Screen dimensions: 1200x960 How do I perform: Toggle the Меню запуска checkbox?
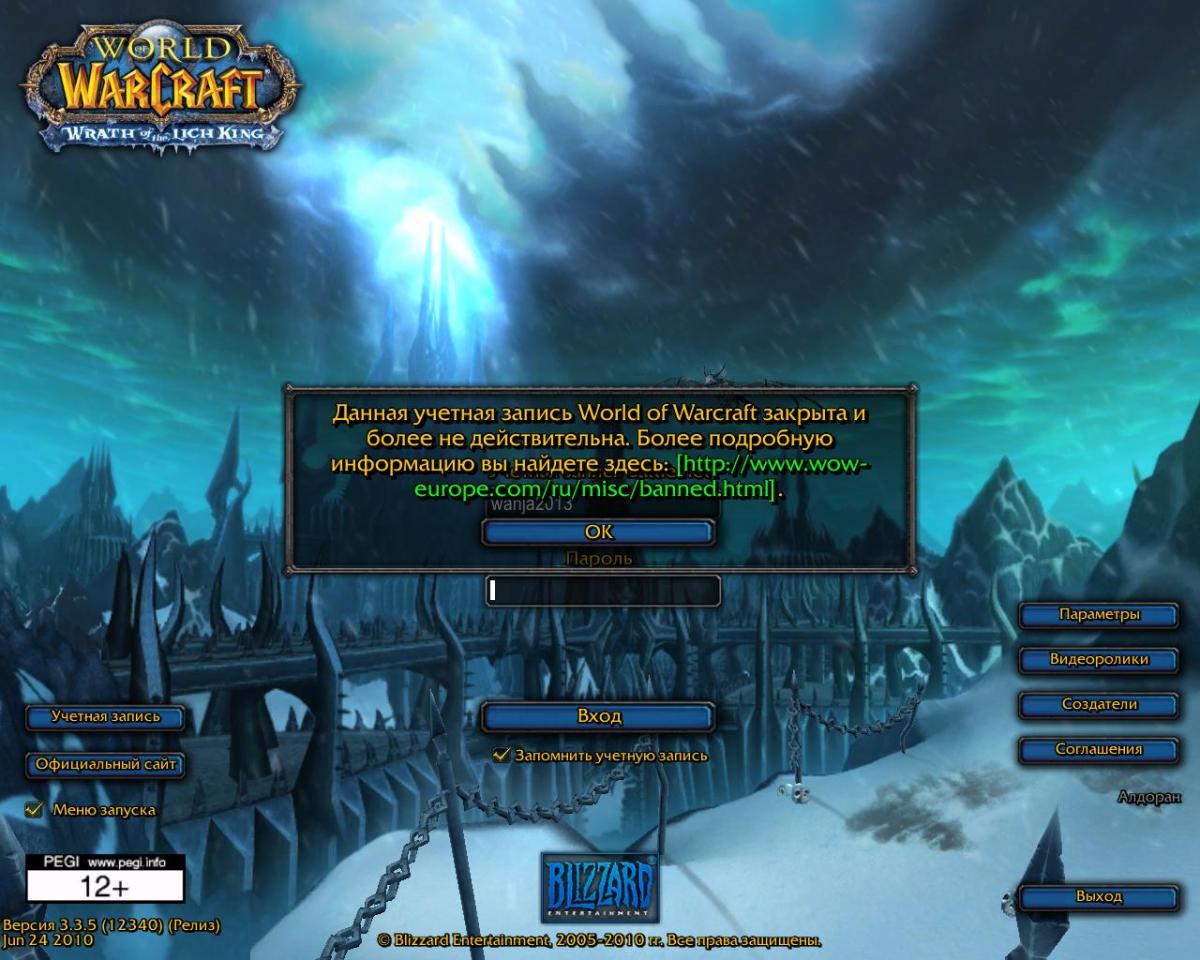(35, 809)
